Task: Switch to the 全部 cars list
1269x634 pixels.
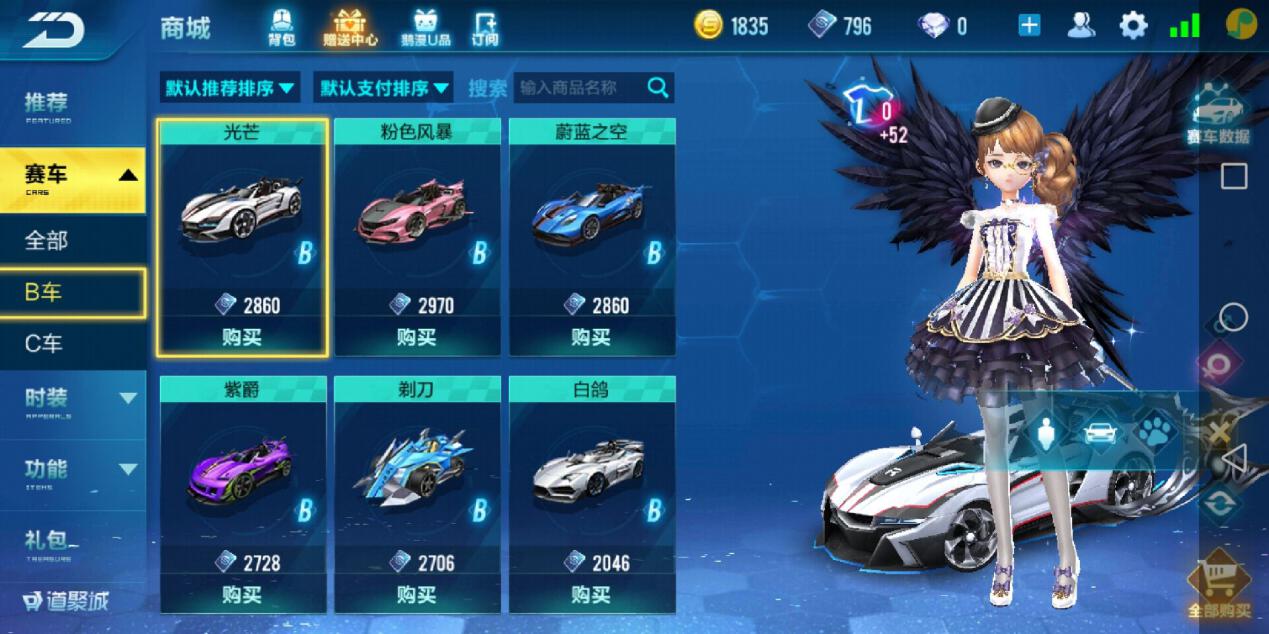Action: coord(47,241)
